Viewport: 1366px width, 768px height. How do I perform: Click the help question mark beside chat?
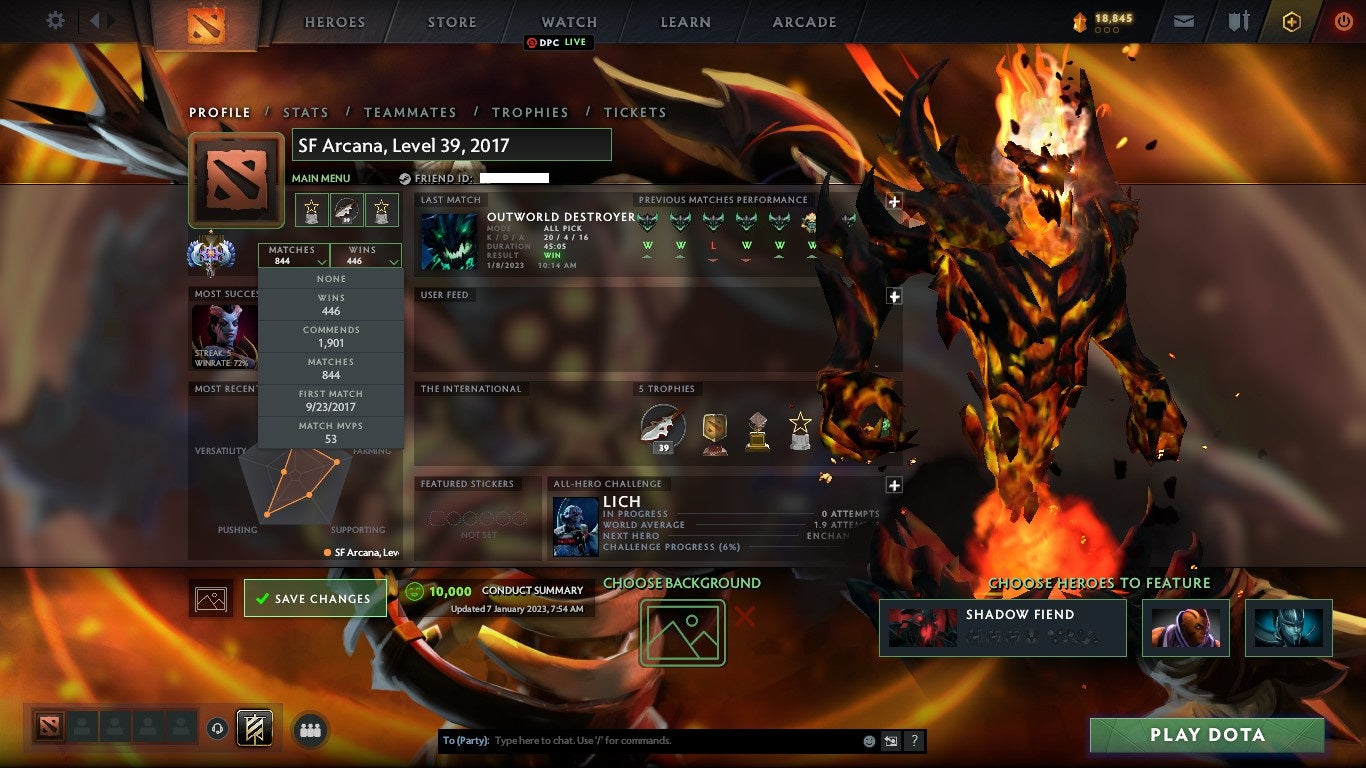[x=914, y=741]
